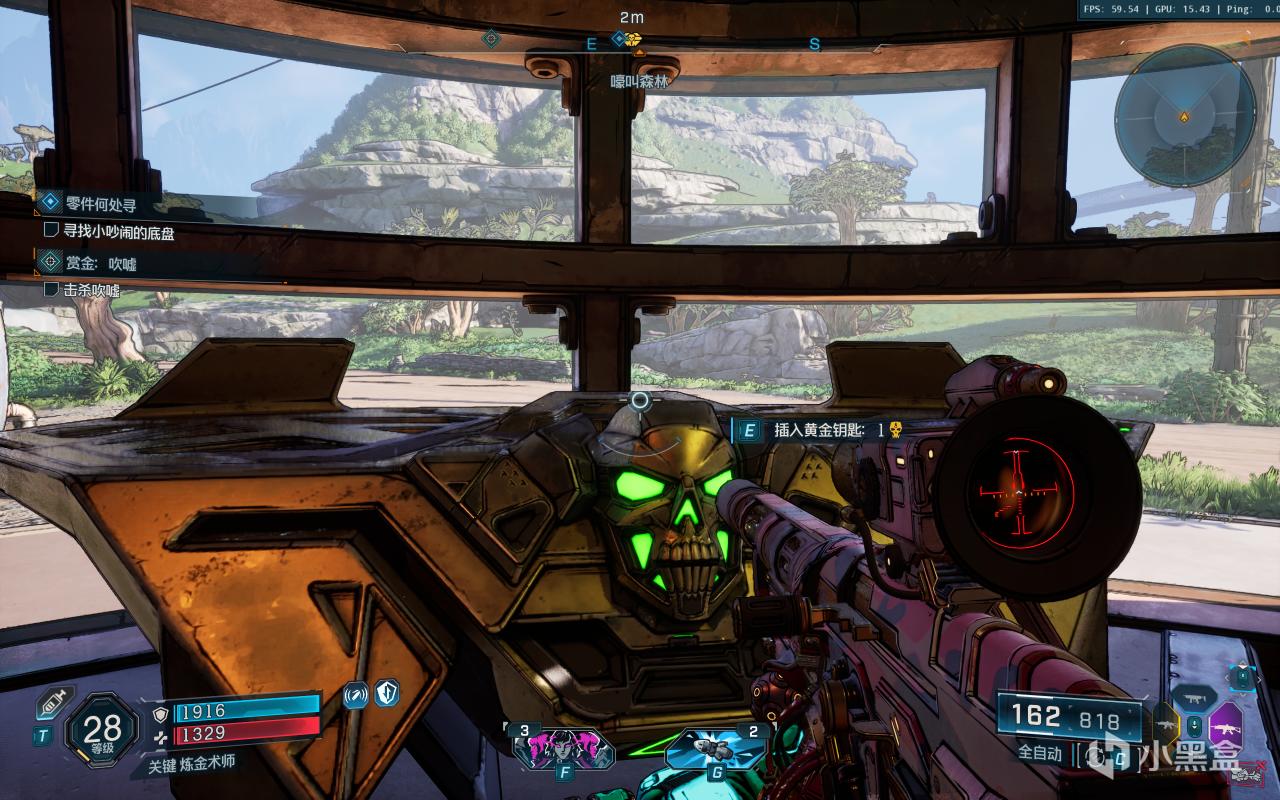Switch the 全自动 fire mode indicator
Viewport: 1280px width, 800px height.
click(1040, 753)
